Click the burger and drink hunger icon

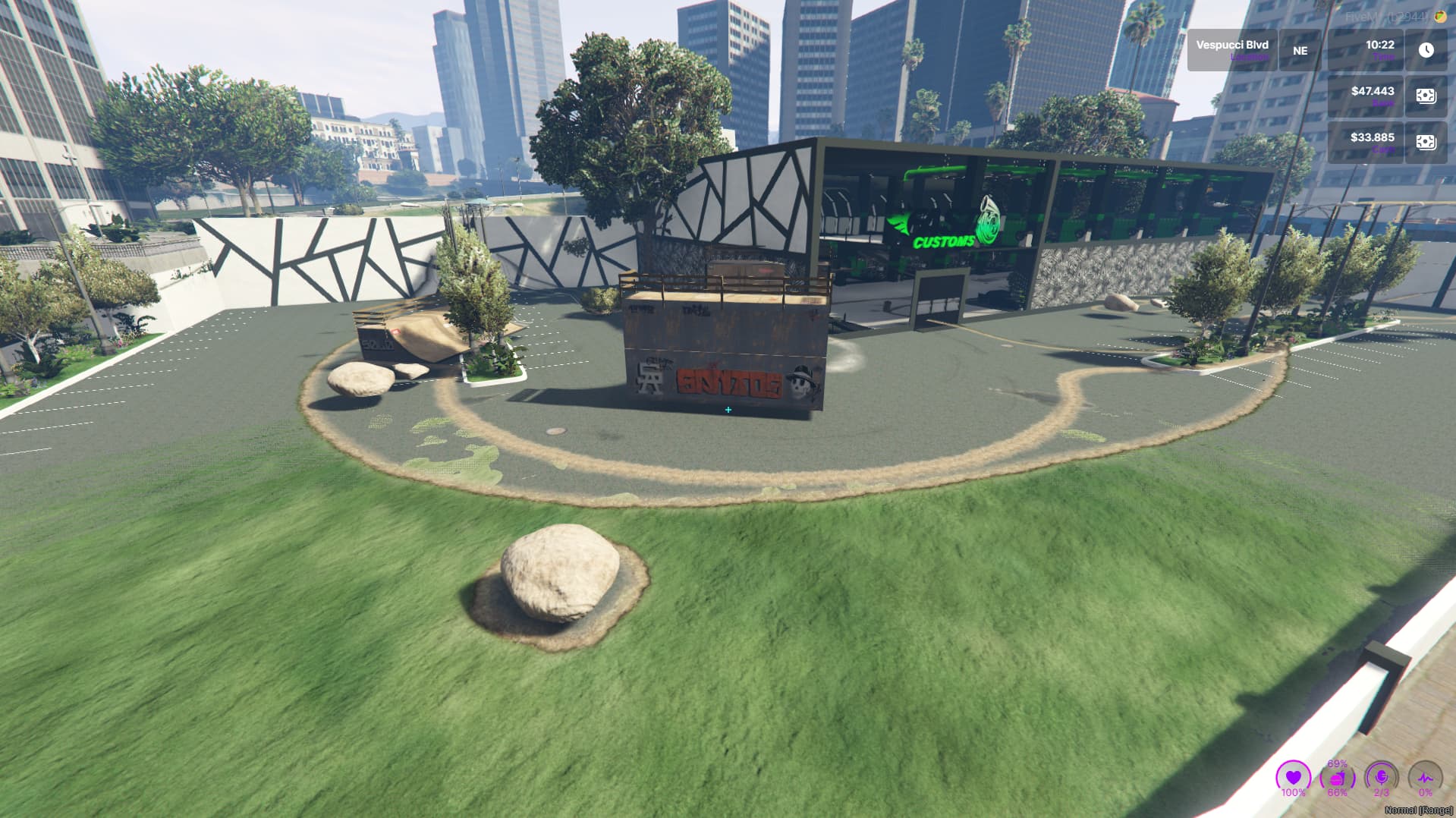tap(1338, 778)
